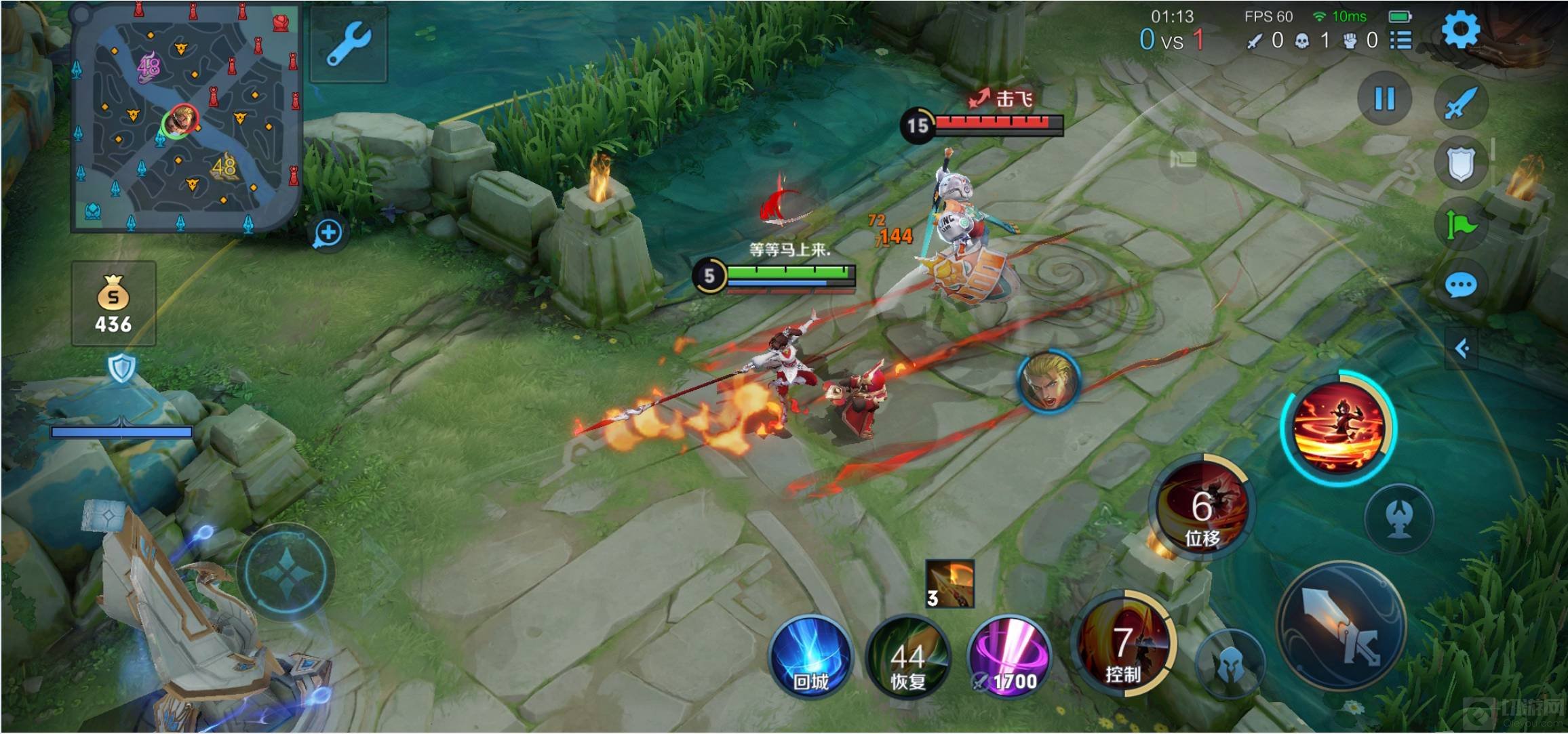Recall to base with 回城
The width and height of the screenshot is (1568, 734).
click(810, 656)
